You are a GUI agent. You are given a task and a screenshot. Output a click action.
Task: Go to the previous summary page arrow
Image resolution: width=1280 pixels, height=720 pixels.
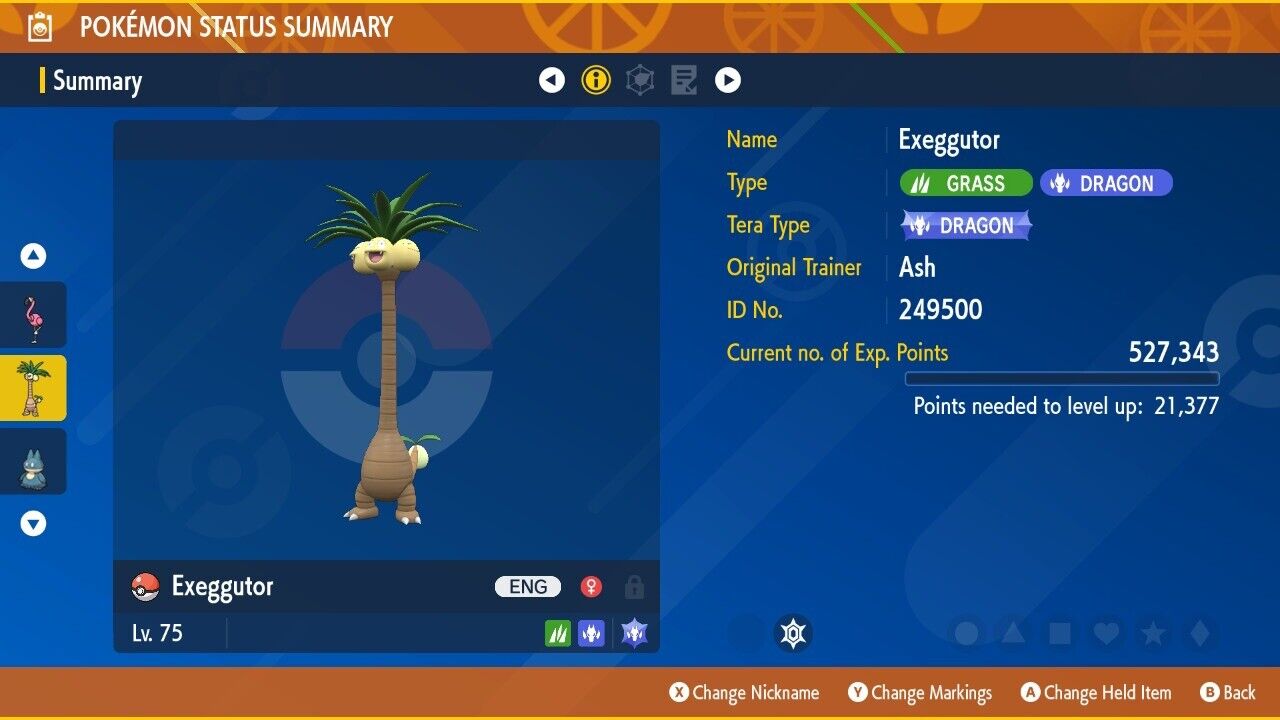click(x=552, y=80)
